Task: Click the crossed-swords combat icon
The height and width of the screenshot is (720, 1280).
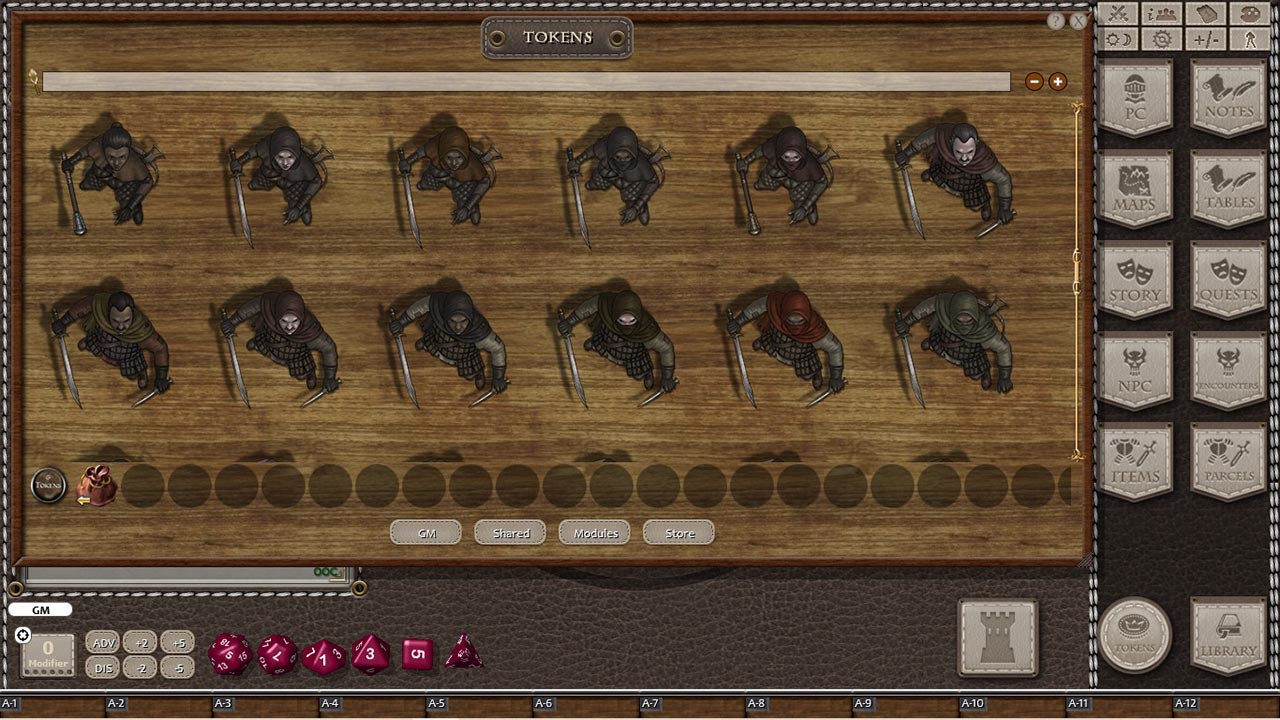Action: tap(1117, 14)
